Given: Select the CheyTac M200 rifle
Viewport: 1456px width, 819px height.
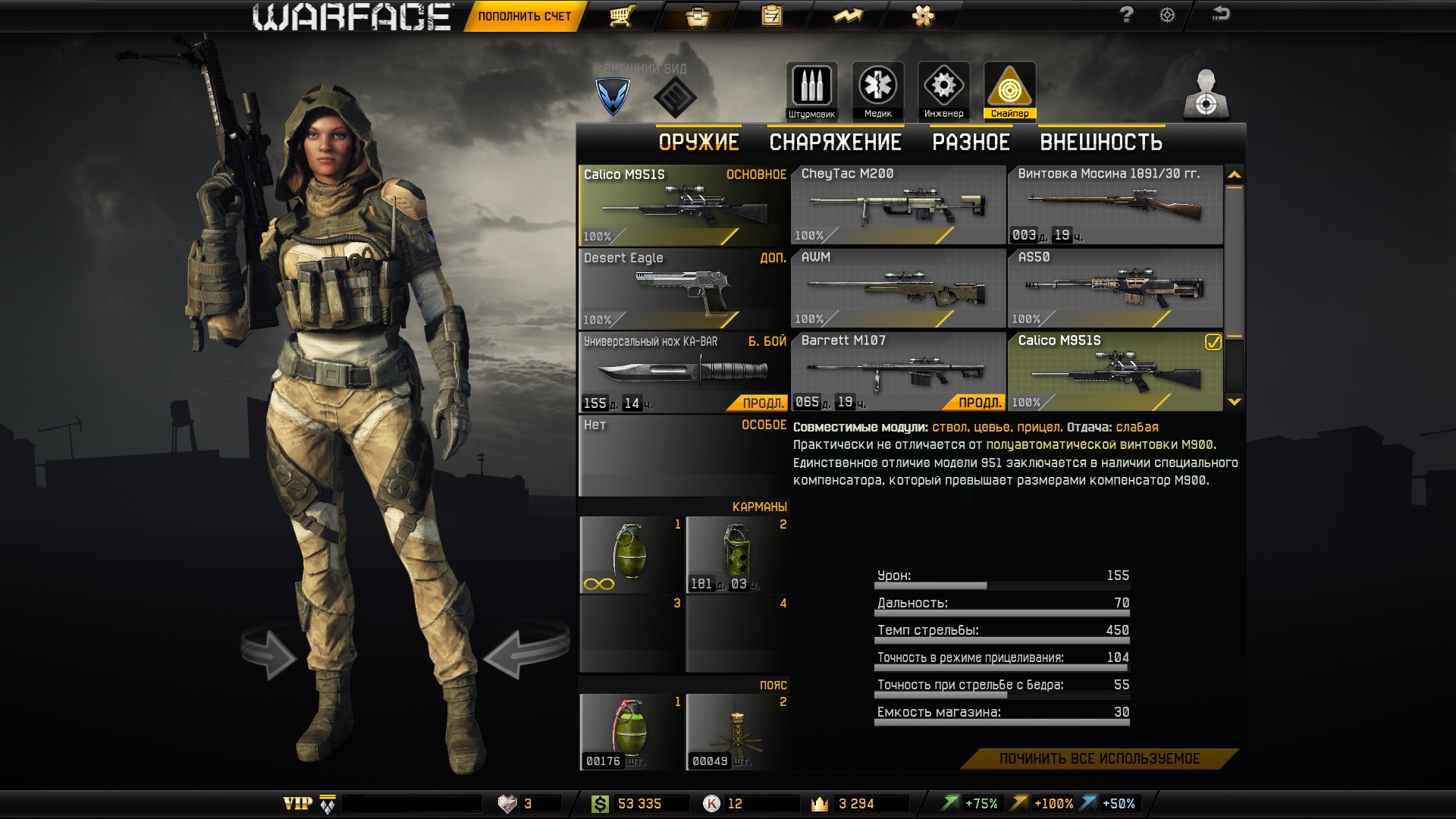Looking at the screenshot, I should click(x=898, y=205).
